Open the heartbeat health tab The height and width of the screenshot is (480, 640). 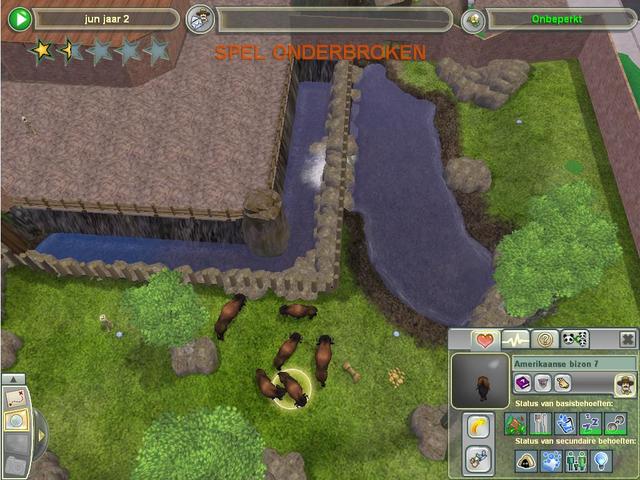click(516, 340)
